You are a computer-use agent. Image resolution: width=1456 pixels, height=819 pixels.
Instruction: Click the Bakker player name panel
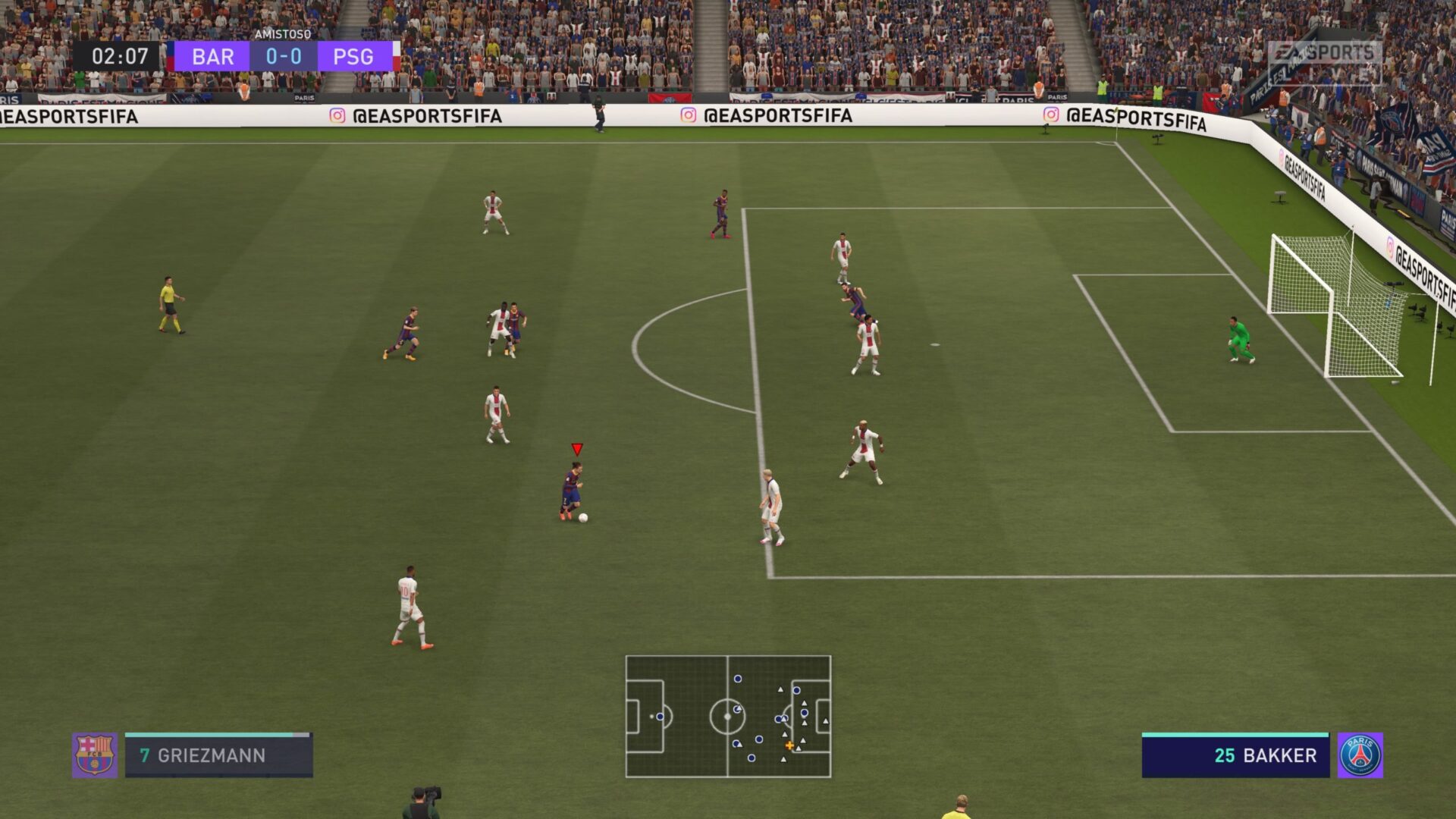pyautogui.click(x=1235, y=755)
